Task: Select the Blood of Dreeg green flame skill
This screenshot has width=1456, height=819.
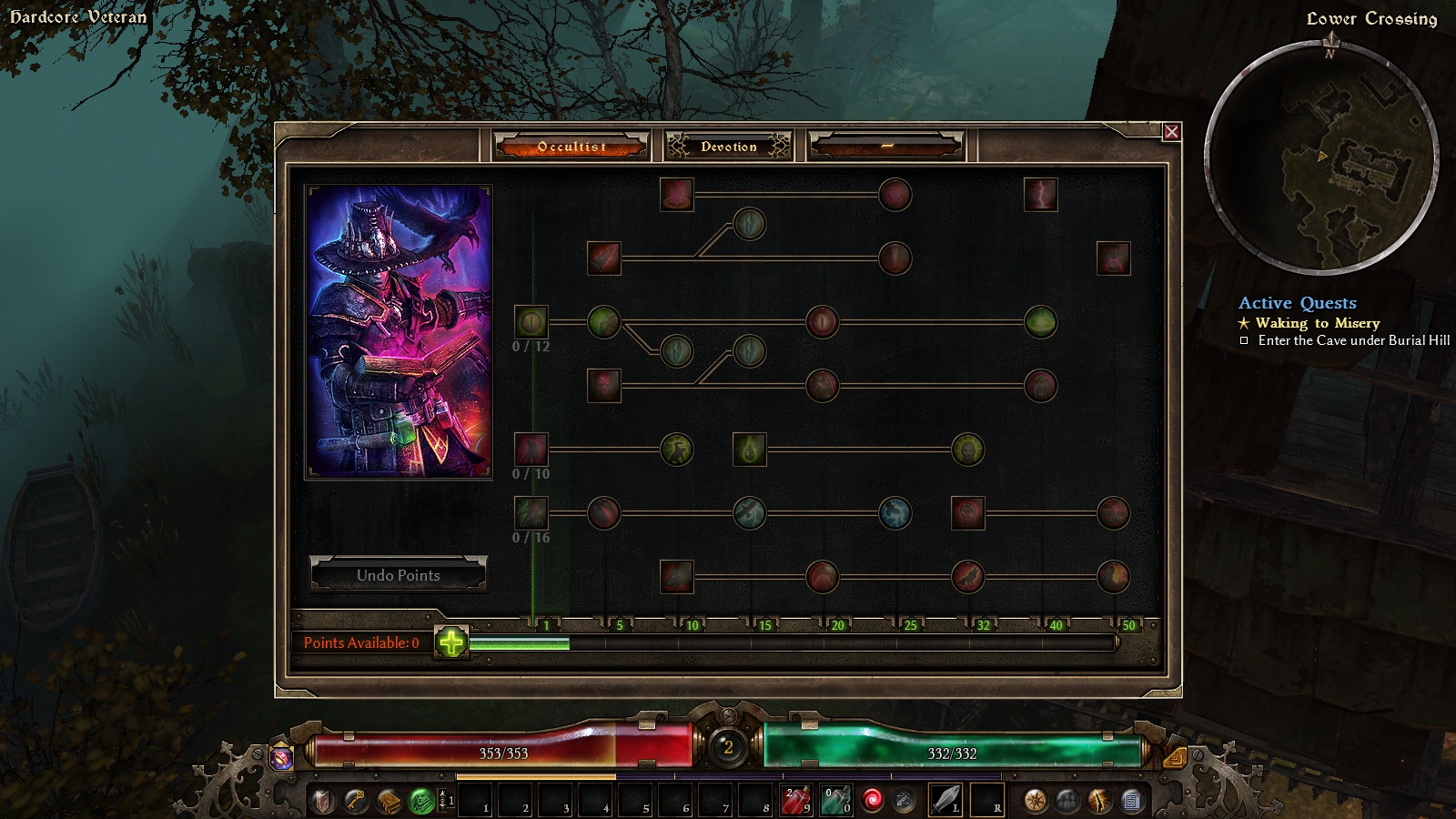Action: point(750,449)
